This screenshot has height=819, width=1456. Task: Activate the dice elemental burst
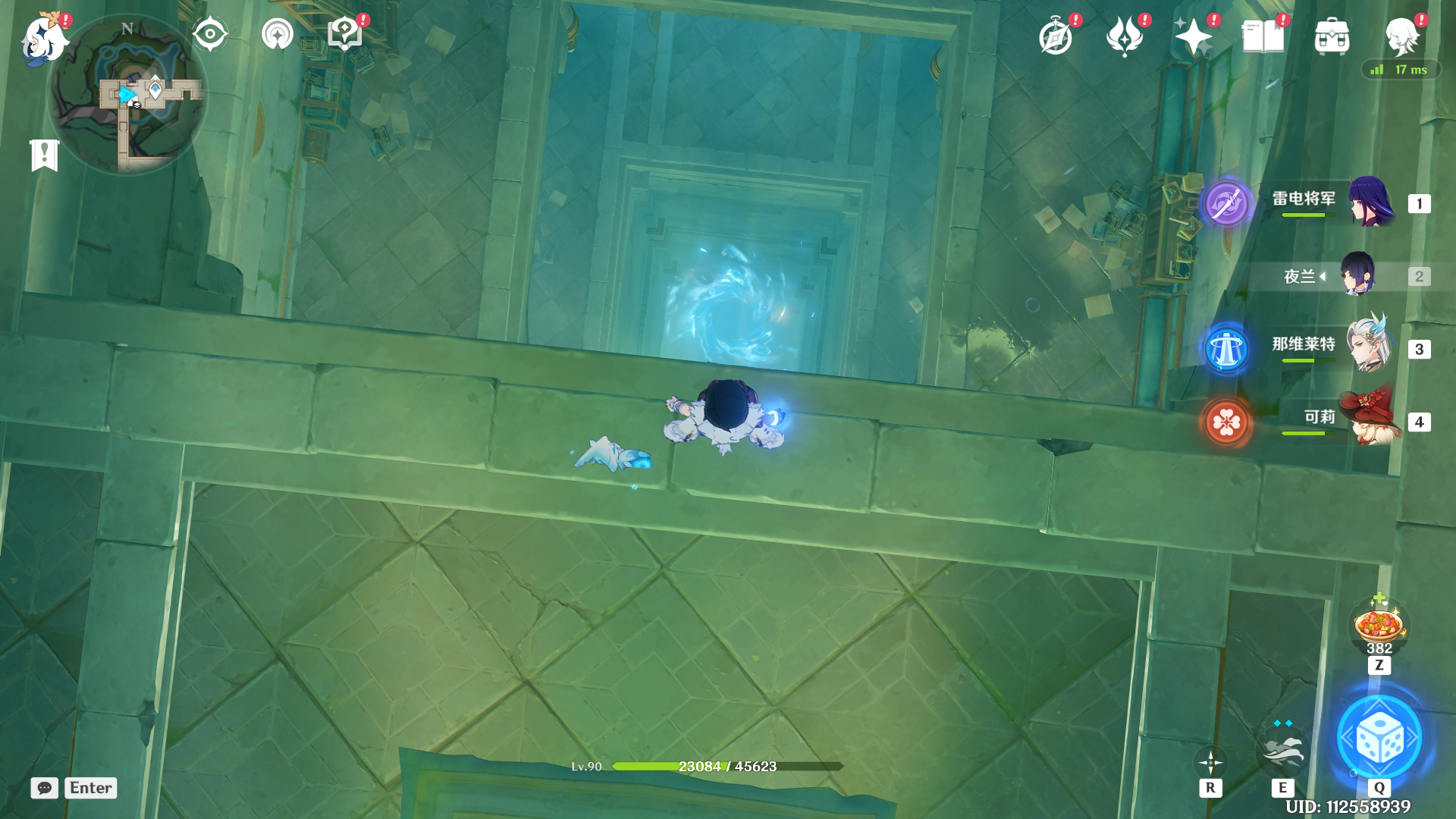[1379, 738]
